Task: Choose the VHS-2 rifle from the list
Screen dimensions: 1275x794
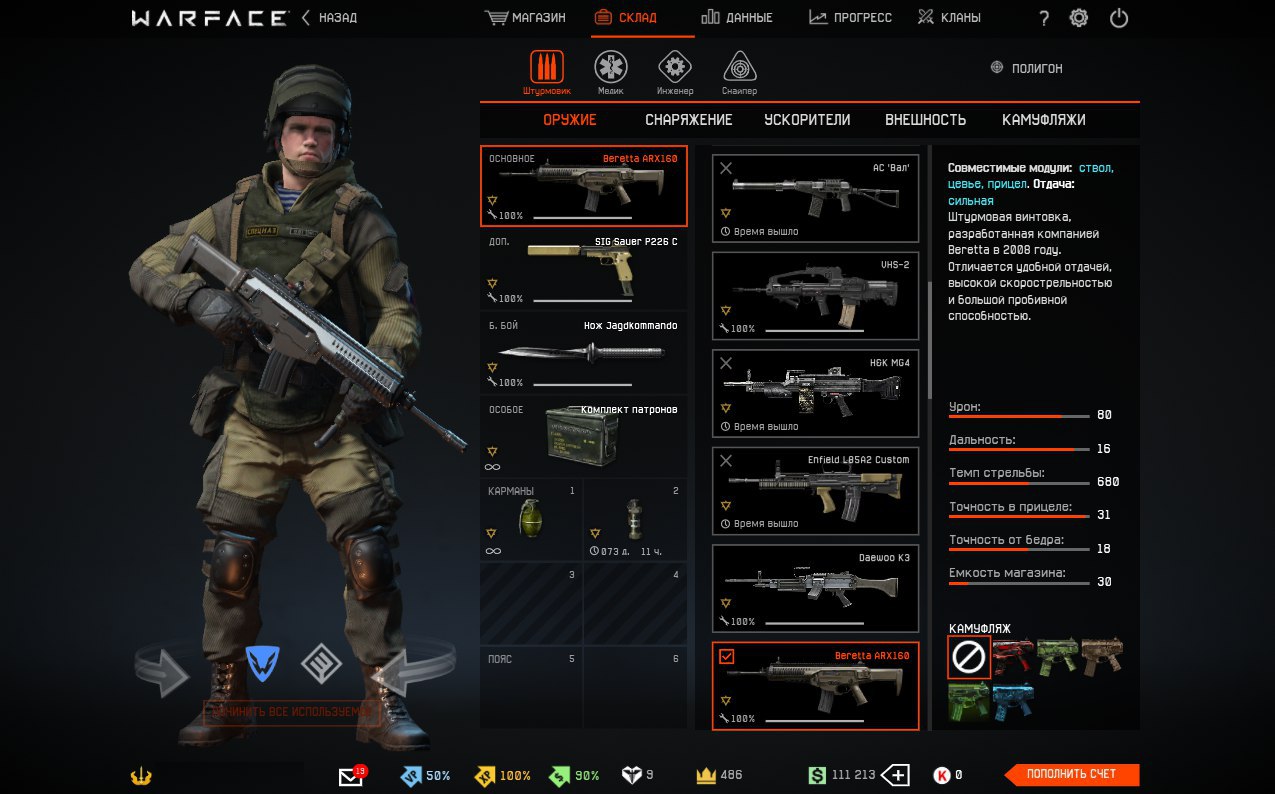Action: click(x=815, y=296)
